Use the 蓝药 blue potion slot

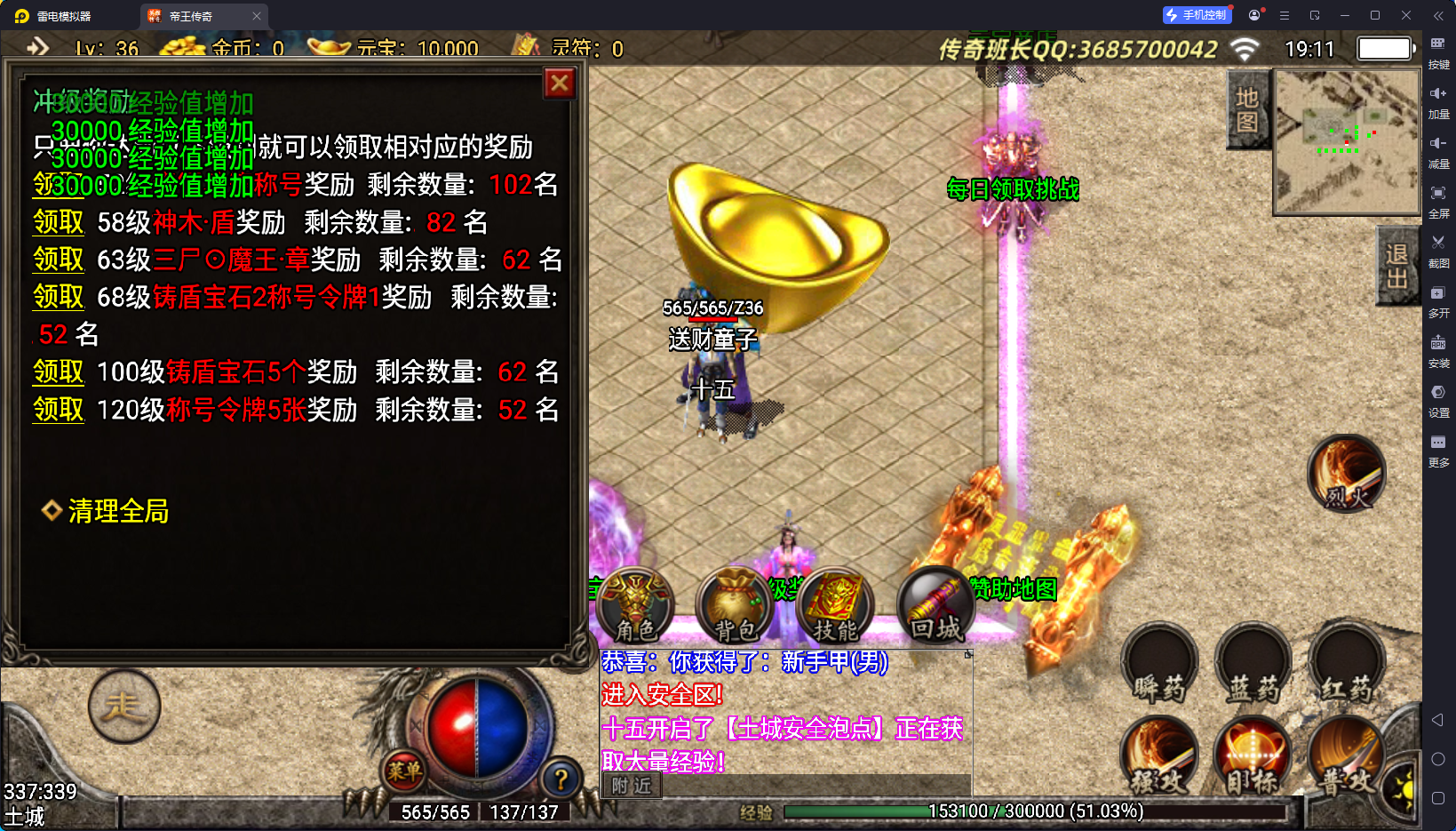[x=1253, y=665]
